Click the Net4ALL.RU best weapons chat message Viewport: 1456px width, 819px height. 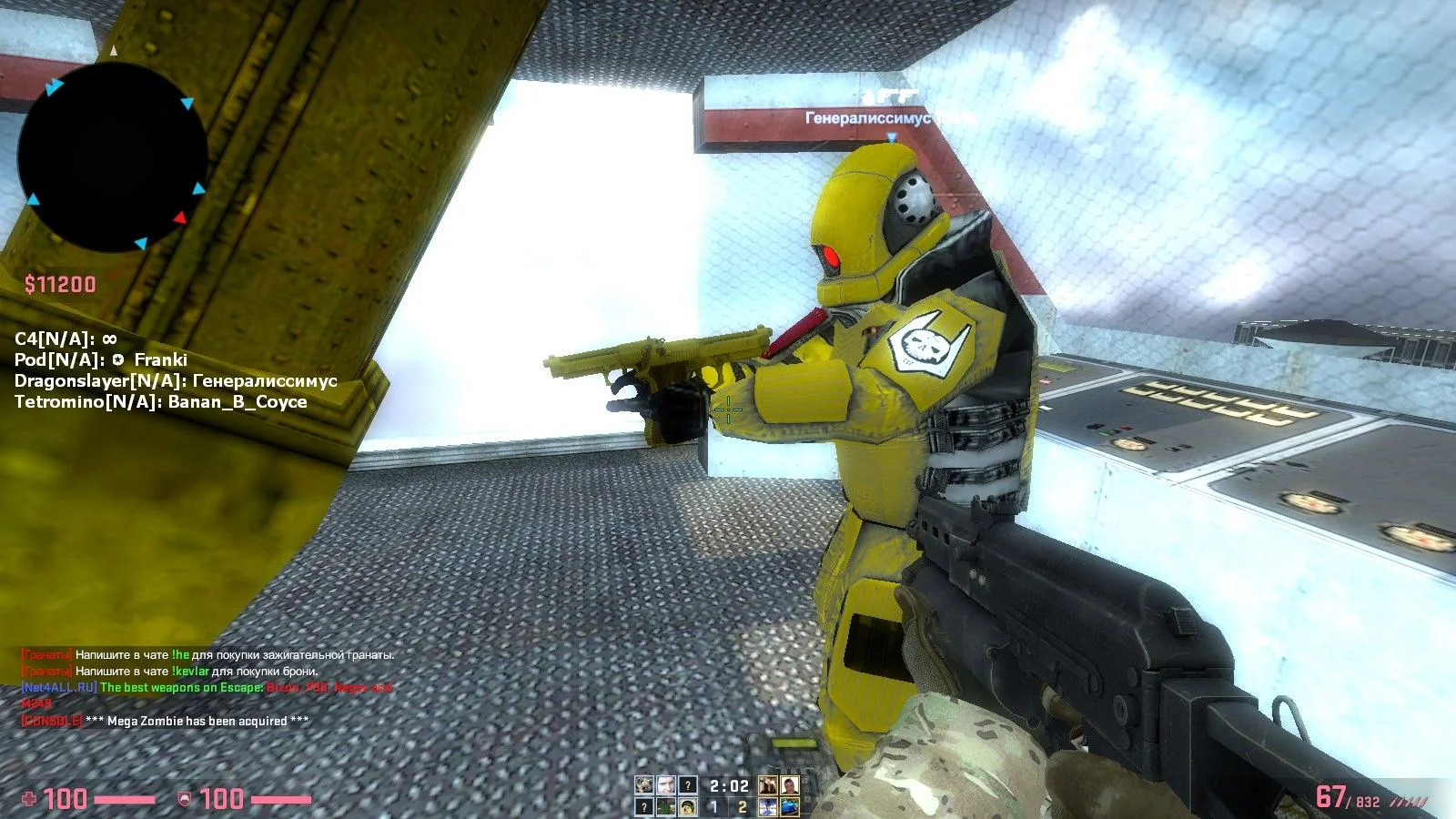[x=207, y=688]
